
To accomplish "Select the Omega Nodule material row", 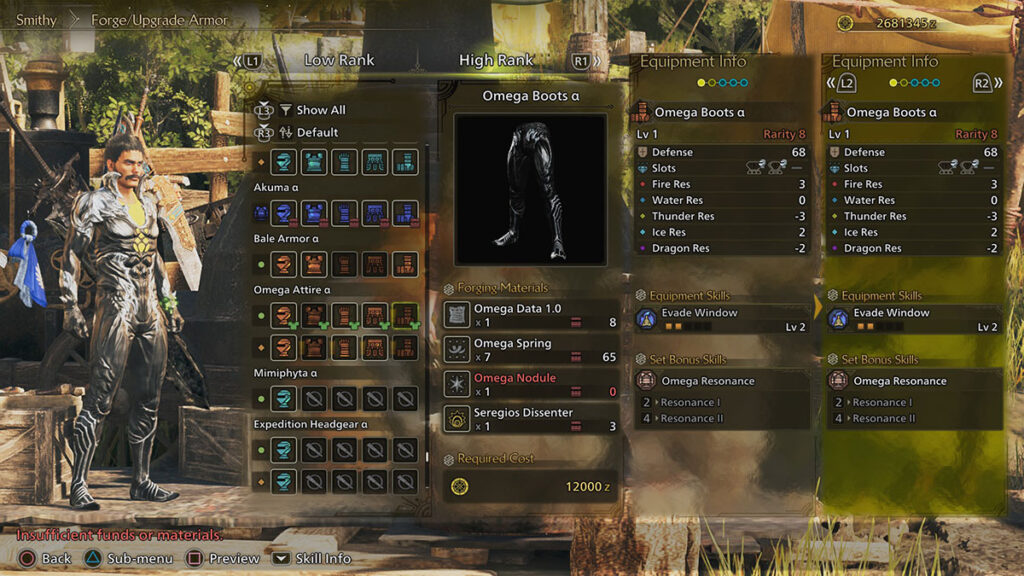I will click(531, 384).
